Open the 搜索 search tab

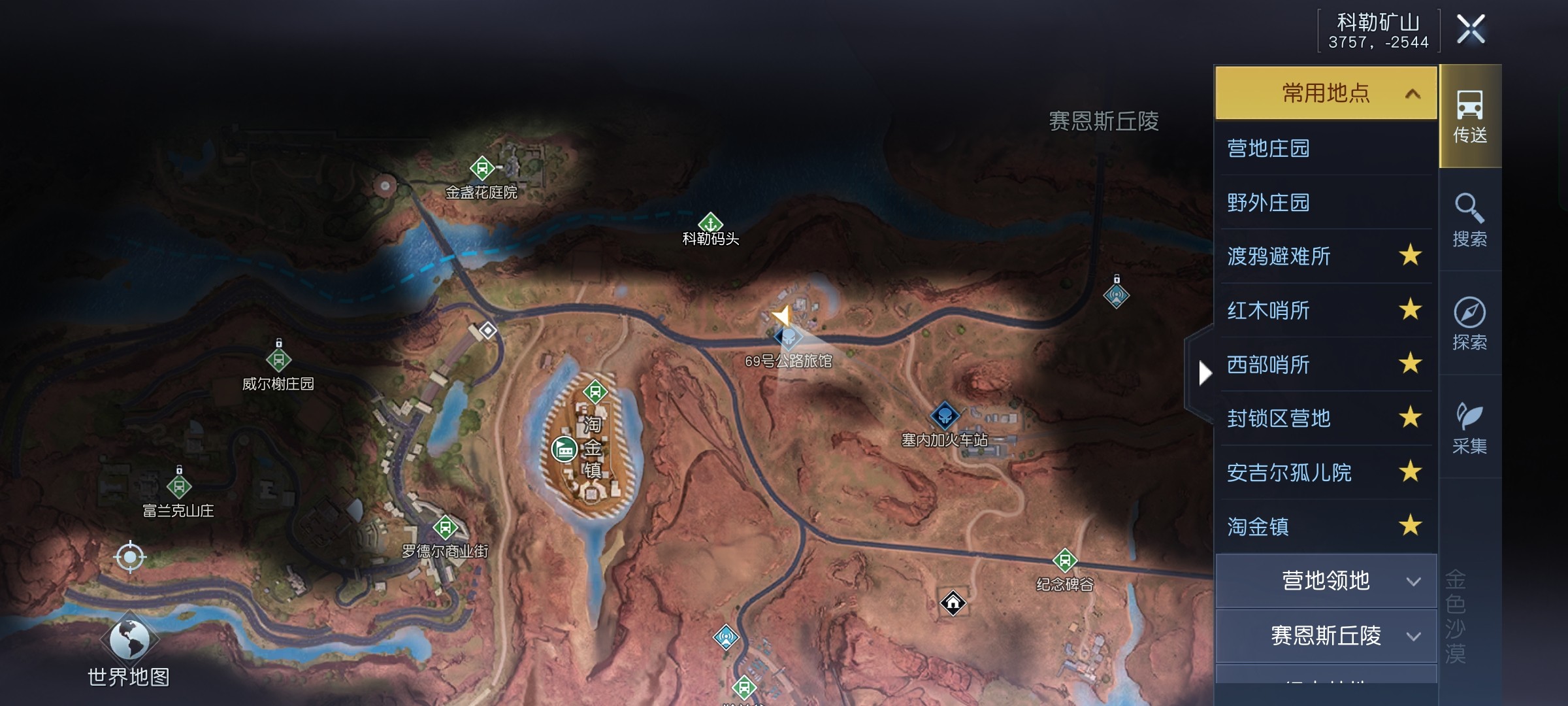coord(1470,220)
